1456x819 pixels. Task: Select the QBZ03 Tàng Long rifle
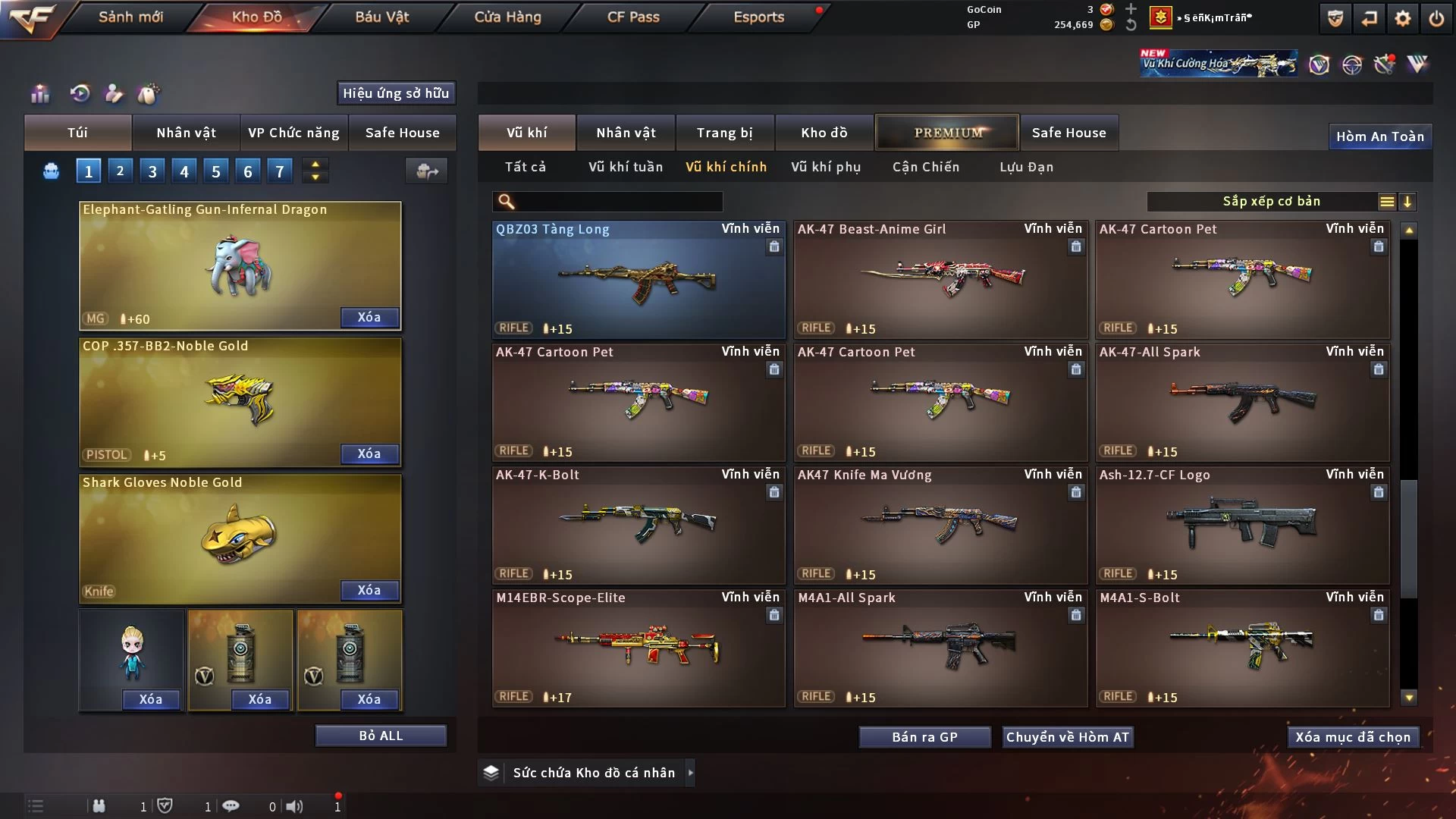[638, 279]
